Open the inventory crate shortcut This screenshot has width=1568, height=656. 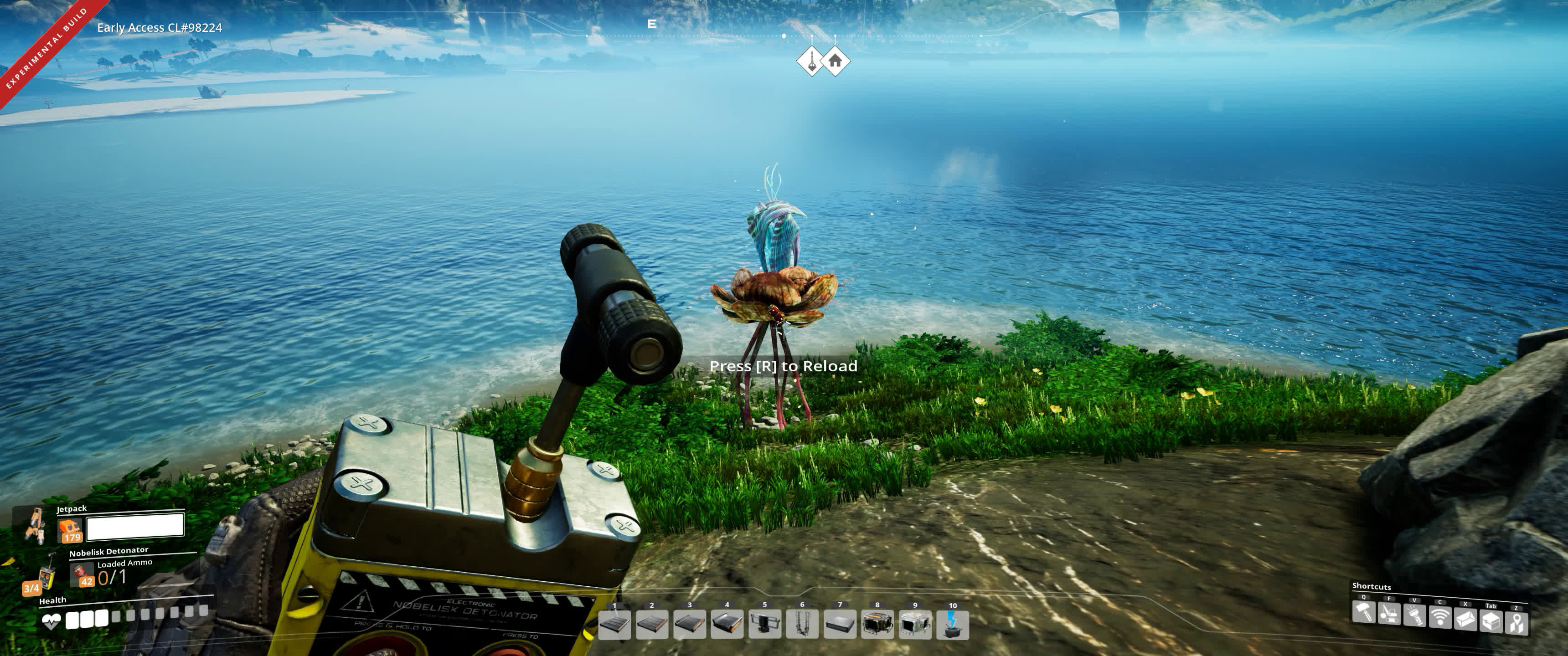[1491, 621]
